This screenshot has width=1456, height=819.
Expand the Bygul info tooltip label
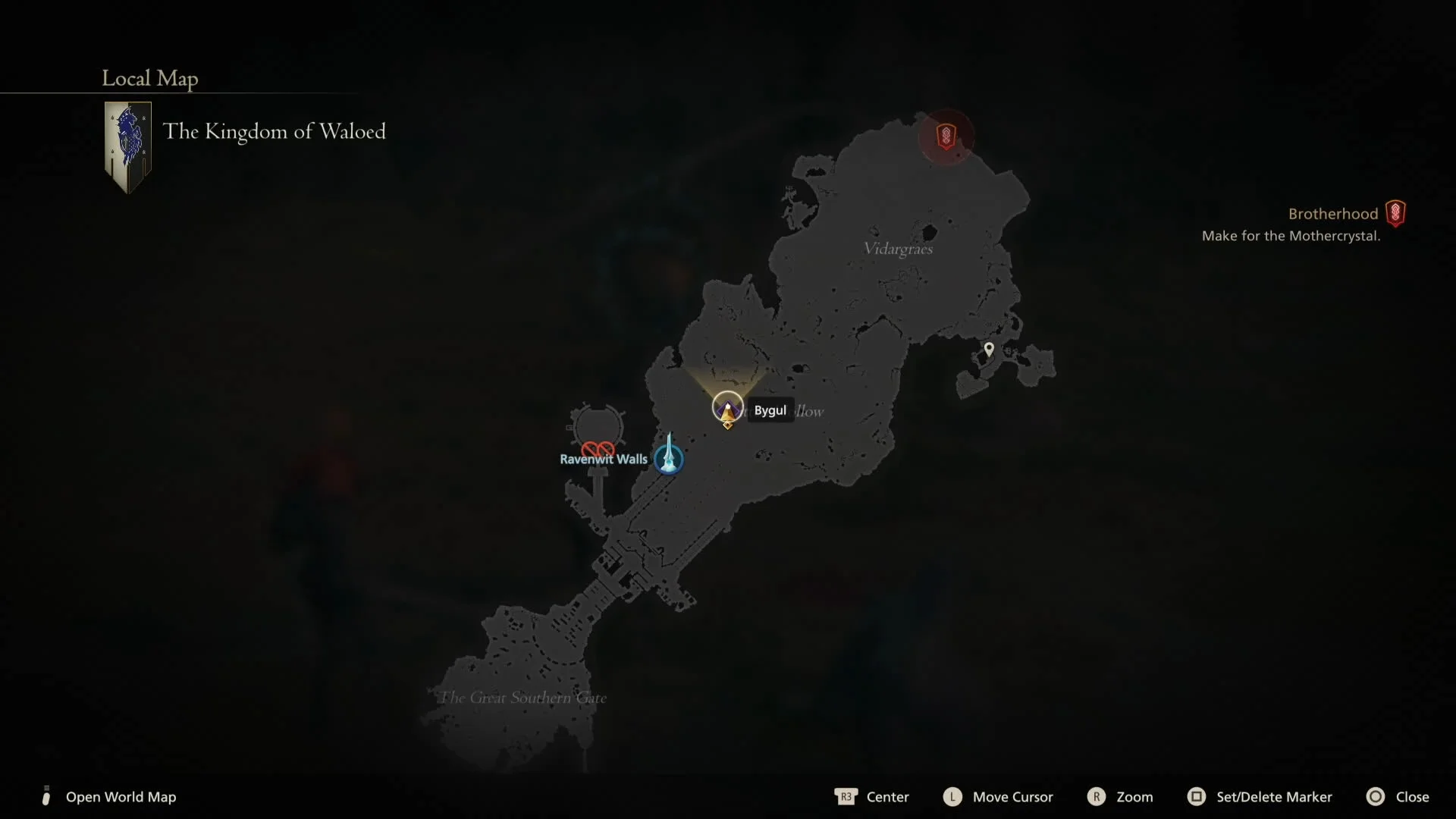tap(770, 410)
